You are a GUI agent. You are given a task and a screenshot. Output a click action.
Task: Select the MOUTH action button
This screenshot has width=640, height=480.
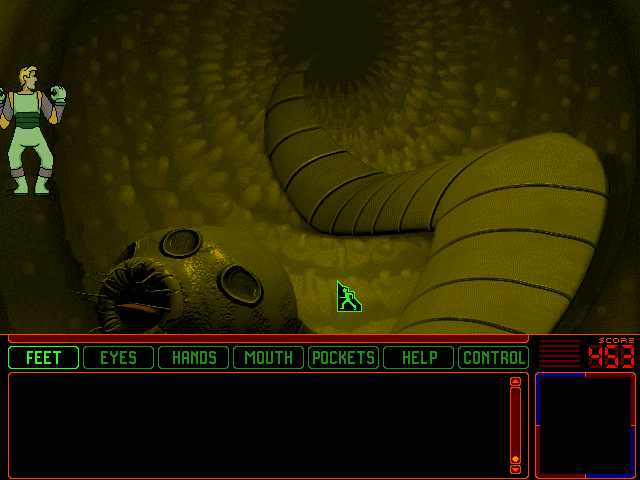coord(268,357)
